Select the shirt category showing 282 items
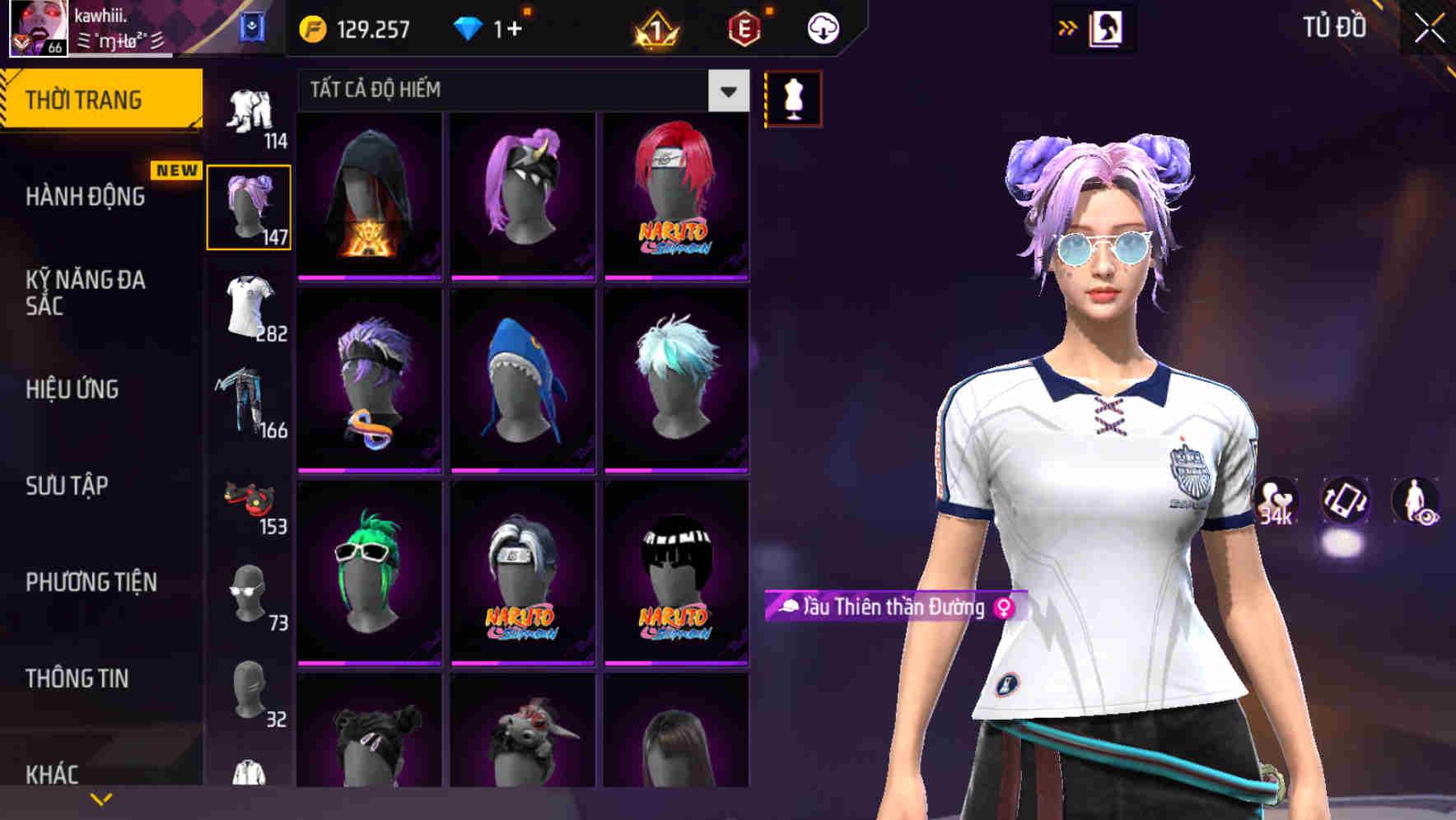Image resolution: width=1456 pixels, height=820 pixels. tap(250, 305)
